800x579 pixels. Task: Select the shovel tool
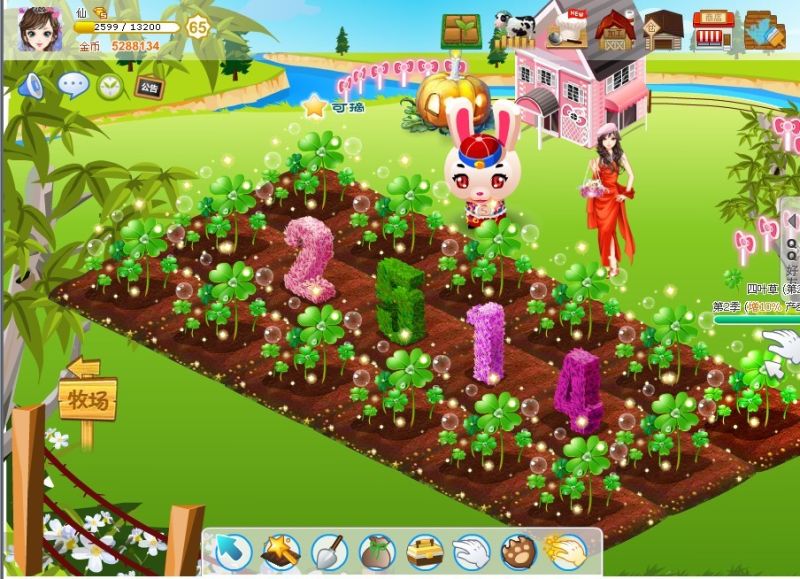(329, 551)
